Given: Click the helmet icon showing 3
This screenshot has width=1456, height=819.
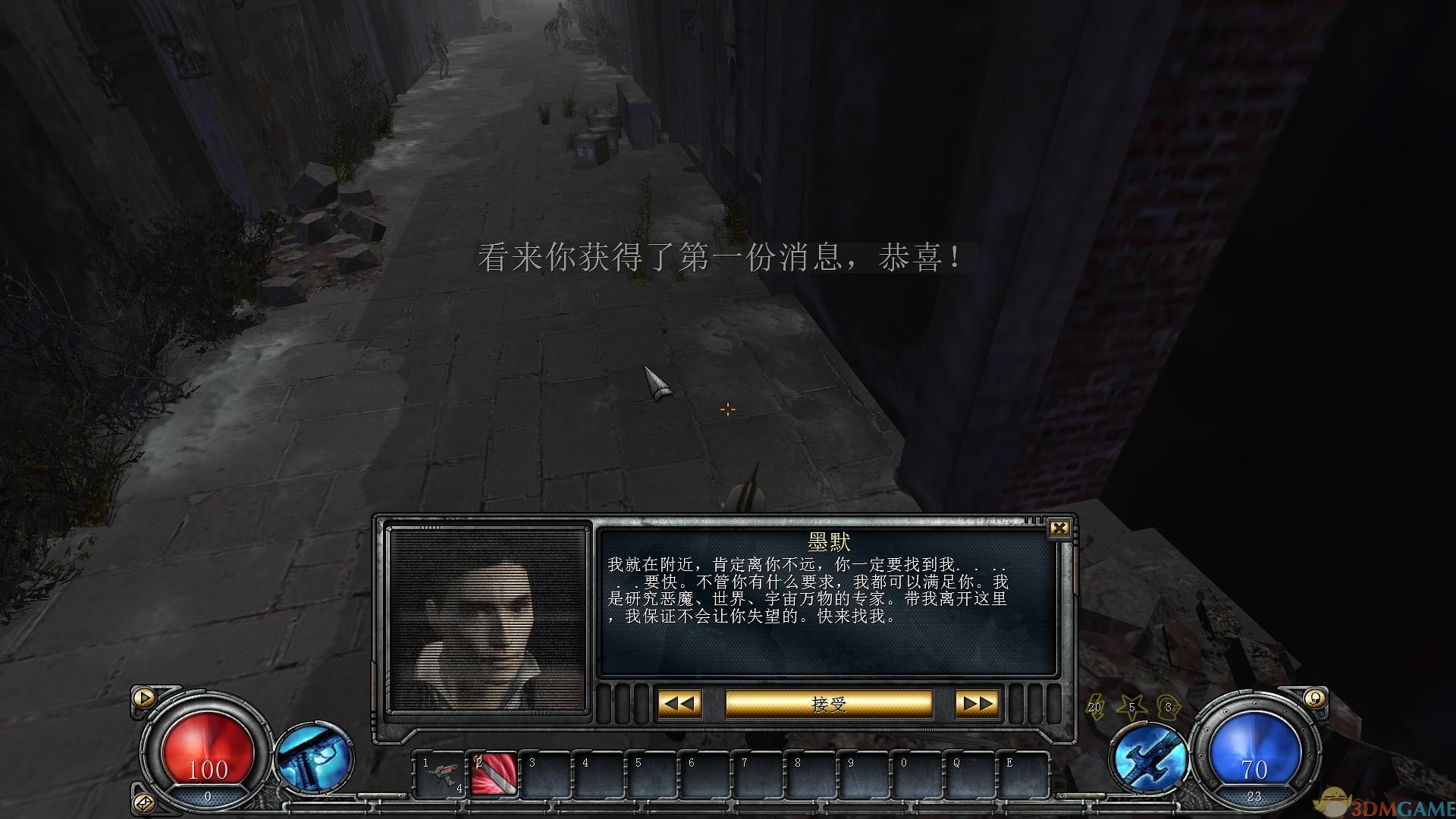Looking at the screenshot, I should pyautogui.click(x=1168, y=708).
